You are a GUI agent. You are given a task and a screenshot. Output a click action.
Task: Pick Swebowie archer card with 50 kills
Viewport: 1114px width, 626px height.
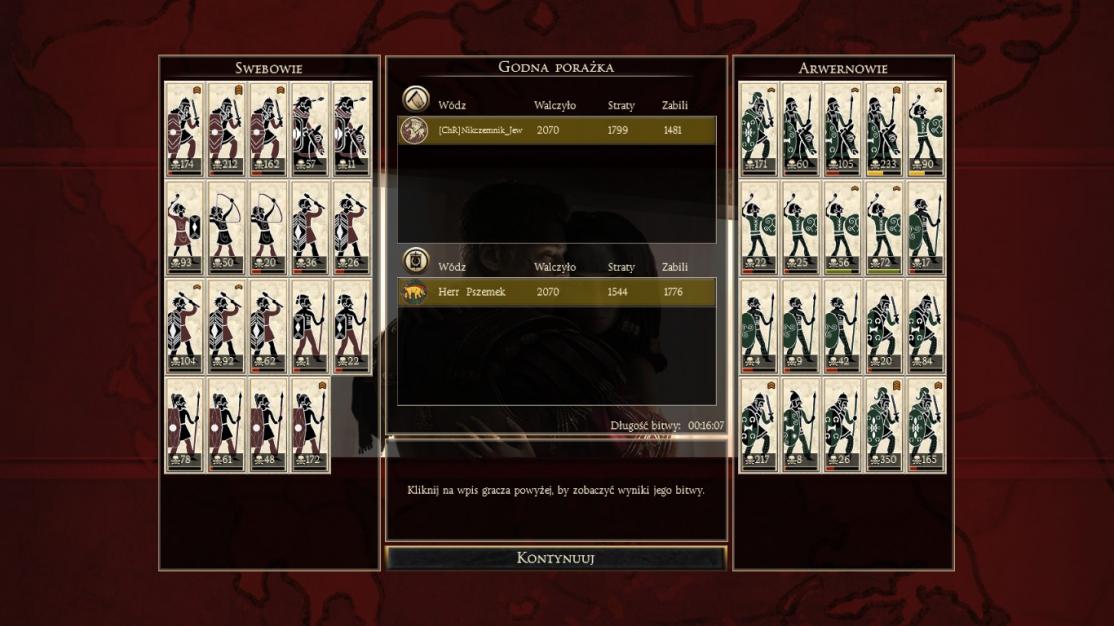coord(227,228)
